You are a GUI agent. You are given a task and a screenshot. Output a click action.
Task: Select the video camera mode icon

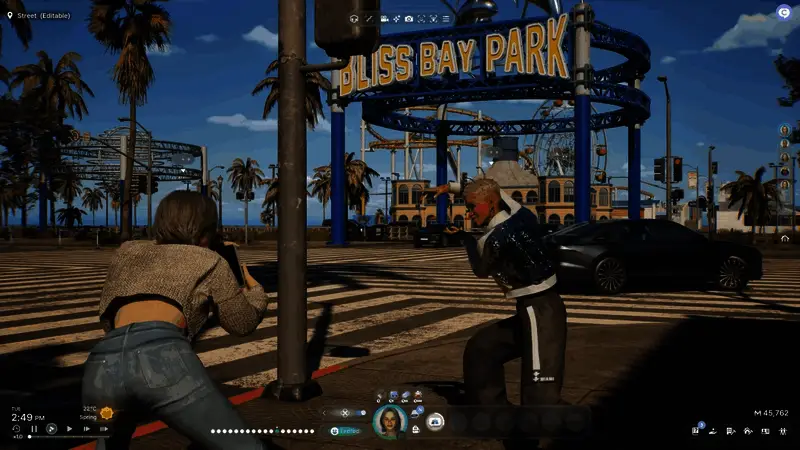click(x=384, y=19)
